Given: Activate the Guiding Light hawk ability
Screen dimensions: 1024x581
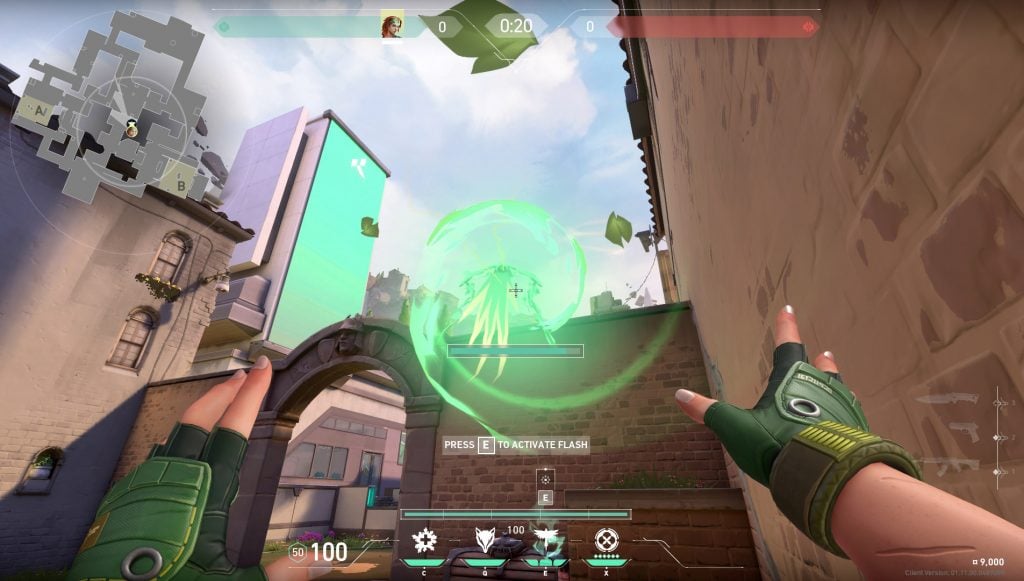Looking at the screenshot, I should tap(545, 541).
